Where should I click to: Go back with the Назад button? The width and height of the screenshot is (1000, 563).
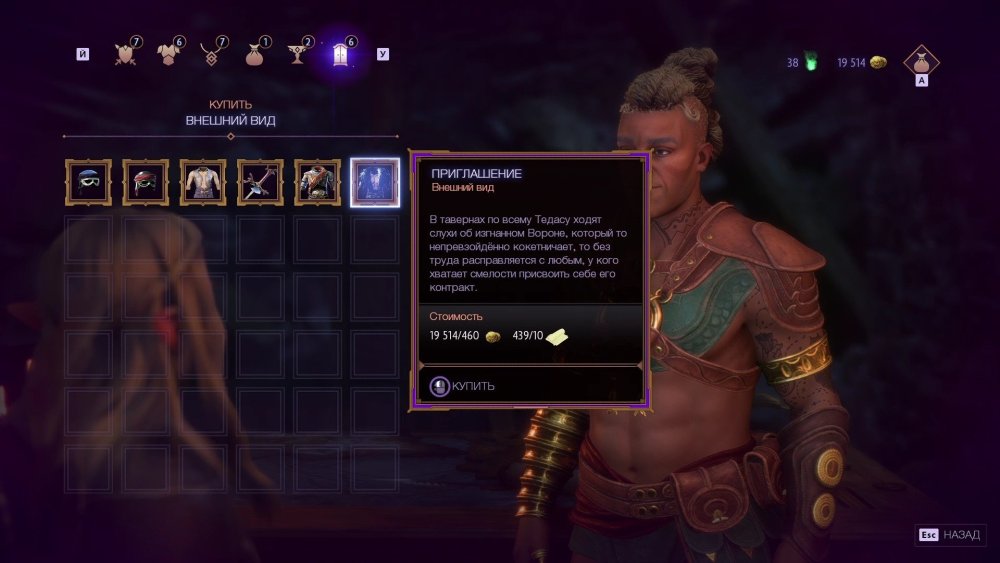coord(950,535)
